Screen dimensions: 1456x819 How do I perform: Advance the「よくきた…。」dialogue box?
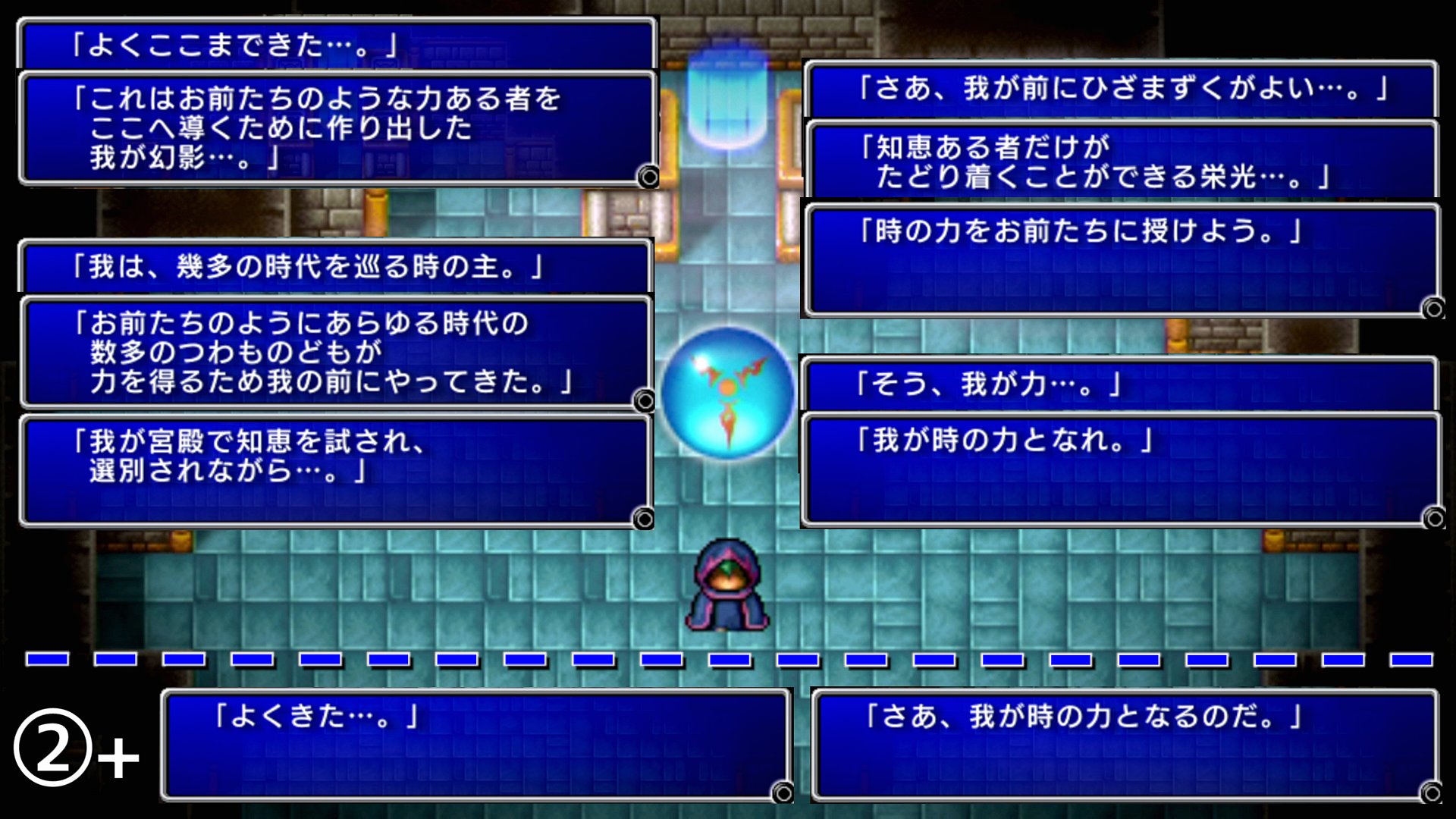click(782, 793)
